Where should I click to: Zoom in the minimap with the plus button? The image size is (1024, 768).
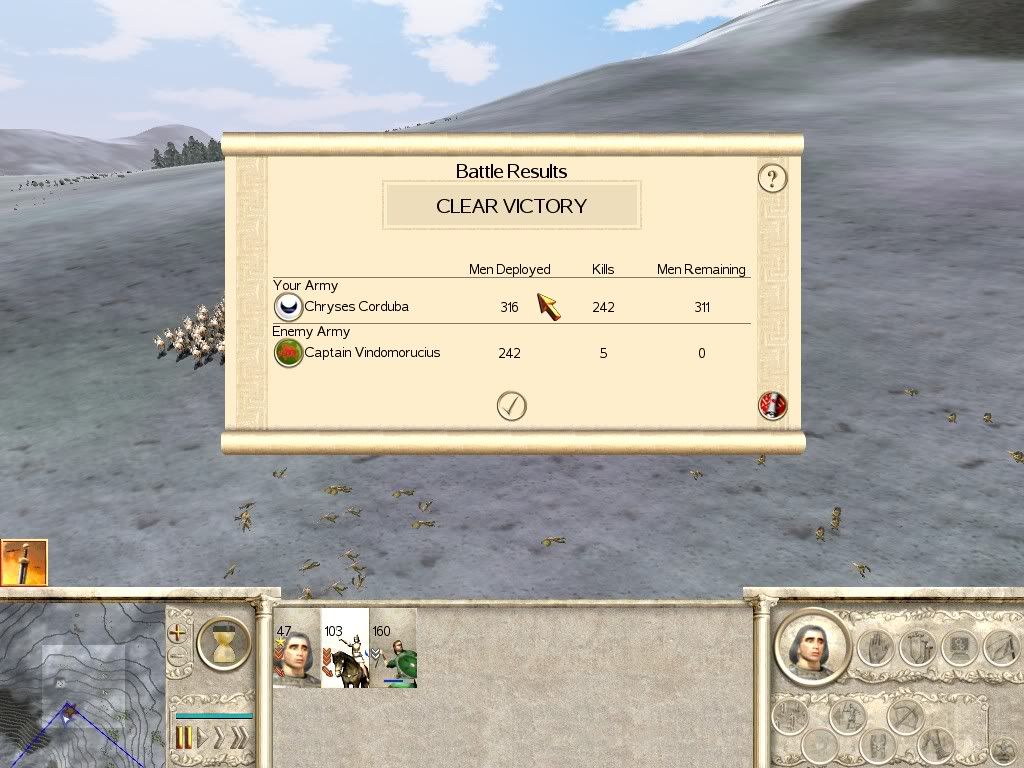coord(178,633)
